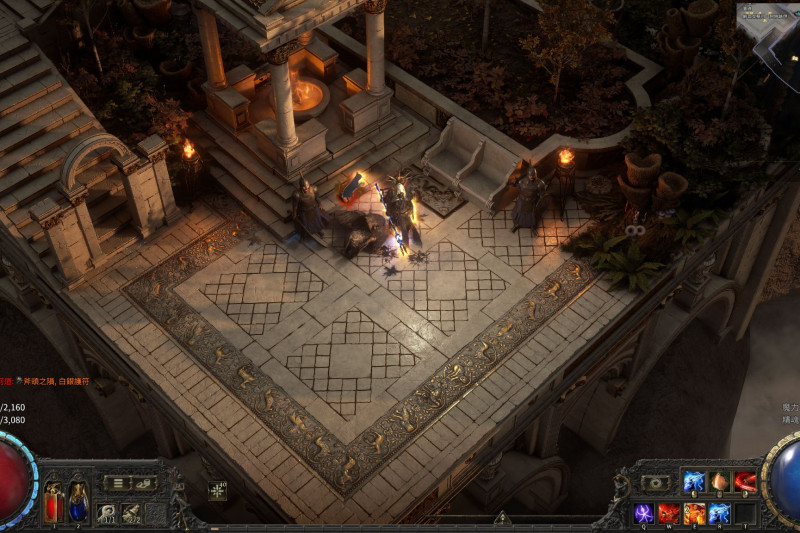The width and height of the screenshot is (800, 533).
Task: Activate the red swirl skill icon
Action: click(x=744, y=482)
